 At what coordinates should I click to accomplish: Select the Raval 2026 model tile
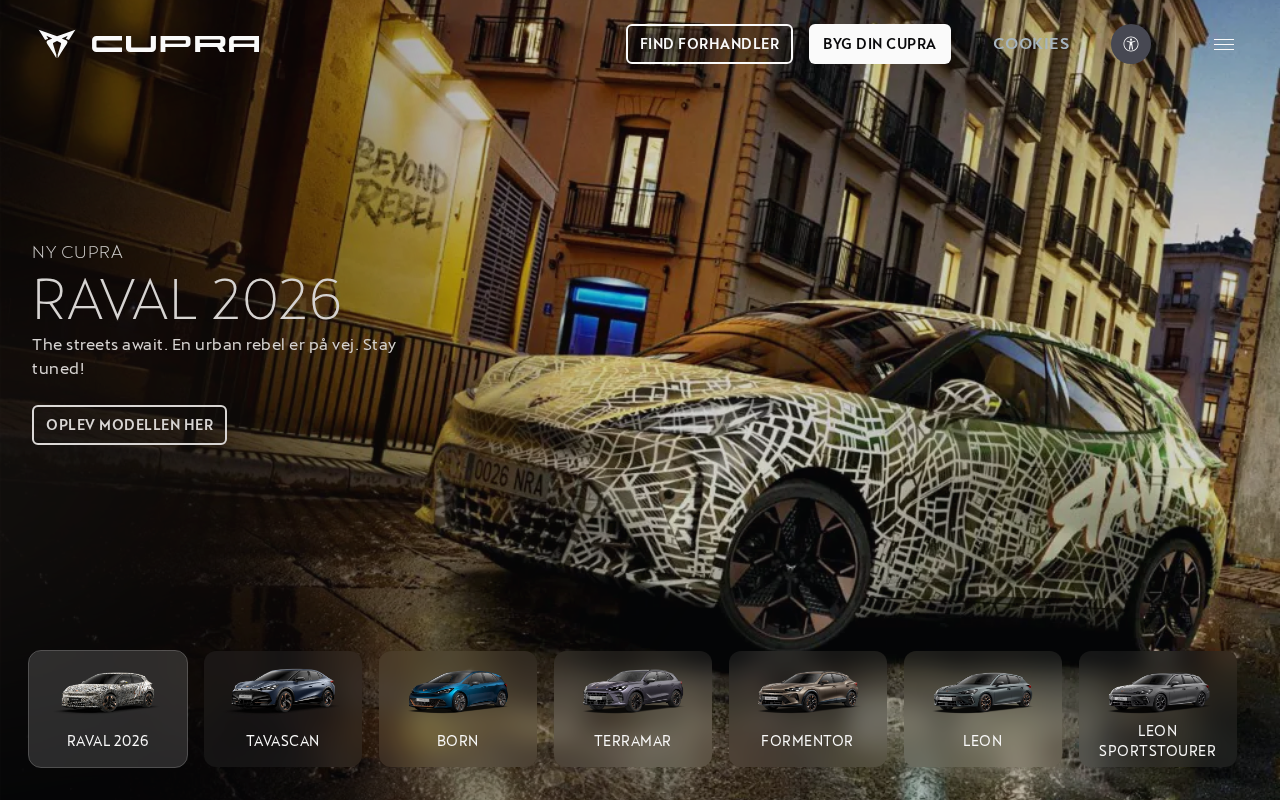(108, 709)
